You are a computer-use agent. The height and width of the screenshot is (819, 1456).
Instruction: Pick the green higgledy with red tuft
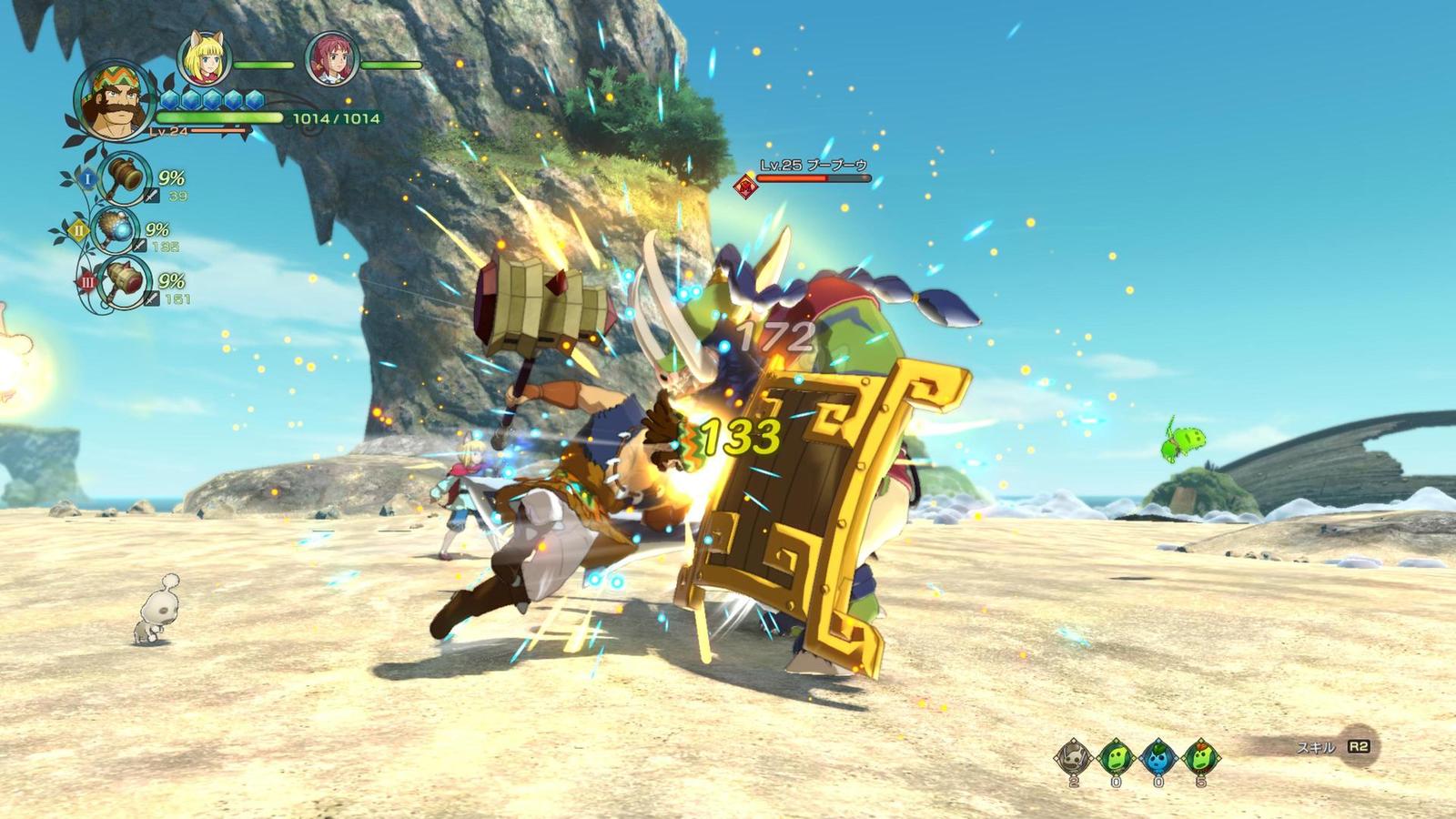tap(1200, 756)
